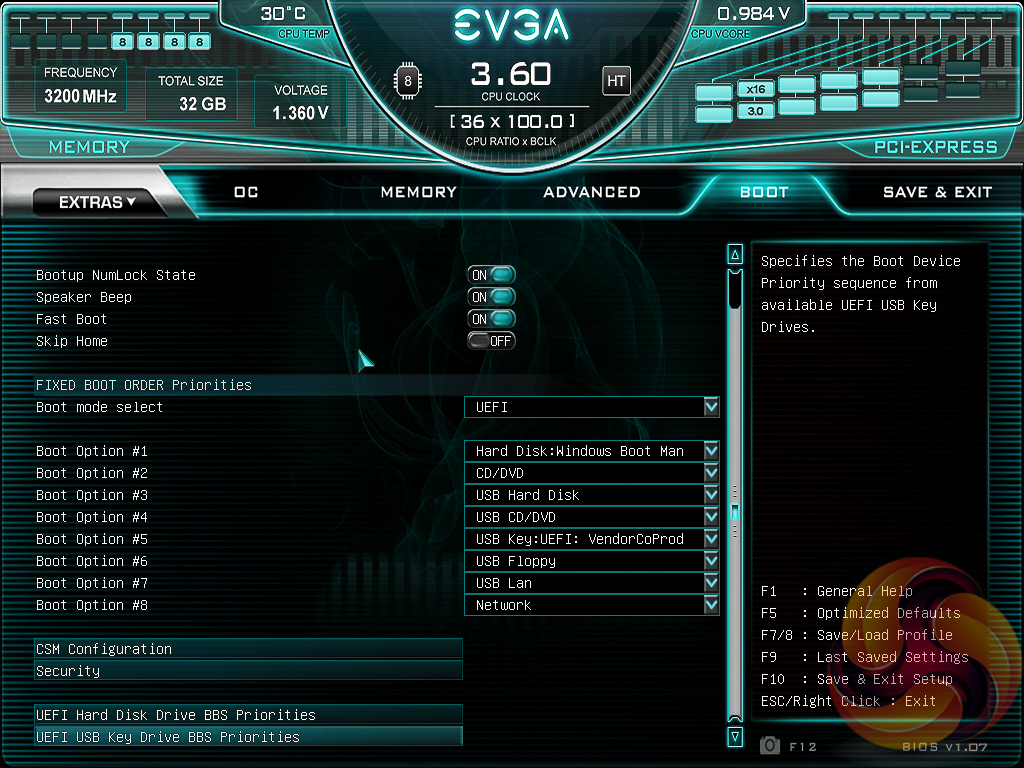This screenshot has height=768, width=1024.
Task: Switch to the MEMORY tab
Action: [418, 192]
